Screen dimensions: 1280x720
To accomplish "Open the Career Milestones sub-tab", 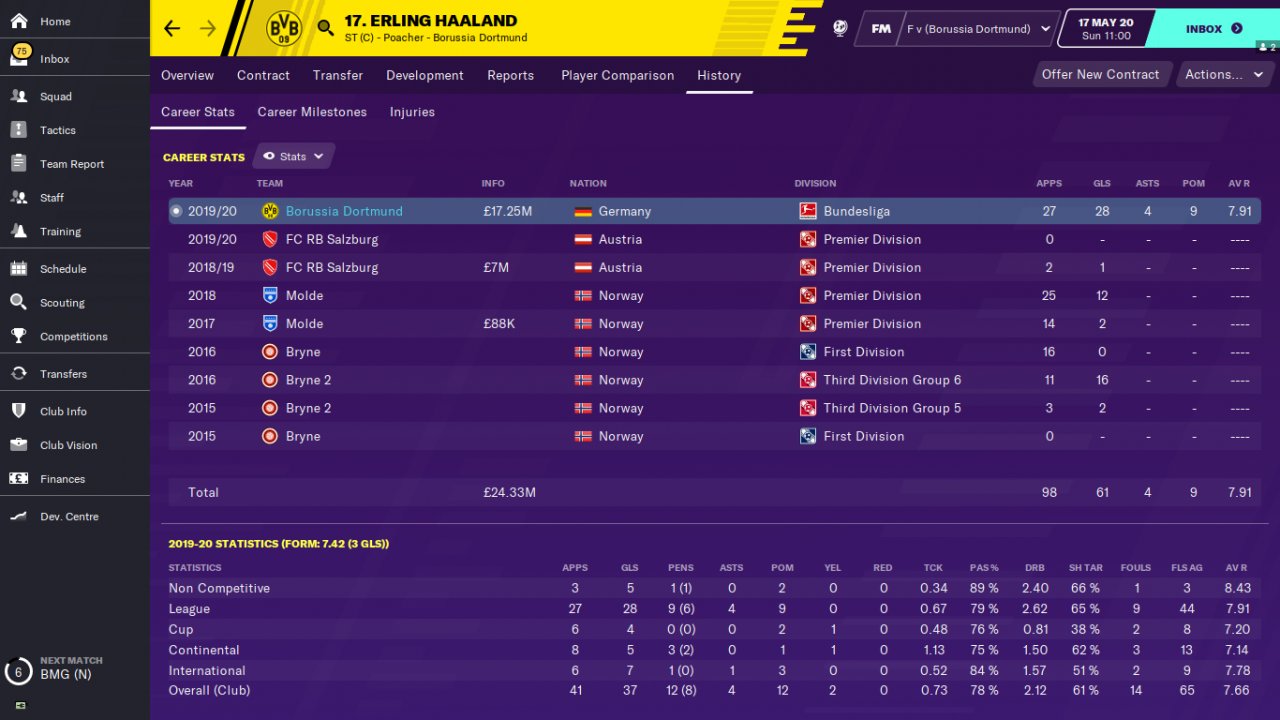I will click(x=312, y=112).
